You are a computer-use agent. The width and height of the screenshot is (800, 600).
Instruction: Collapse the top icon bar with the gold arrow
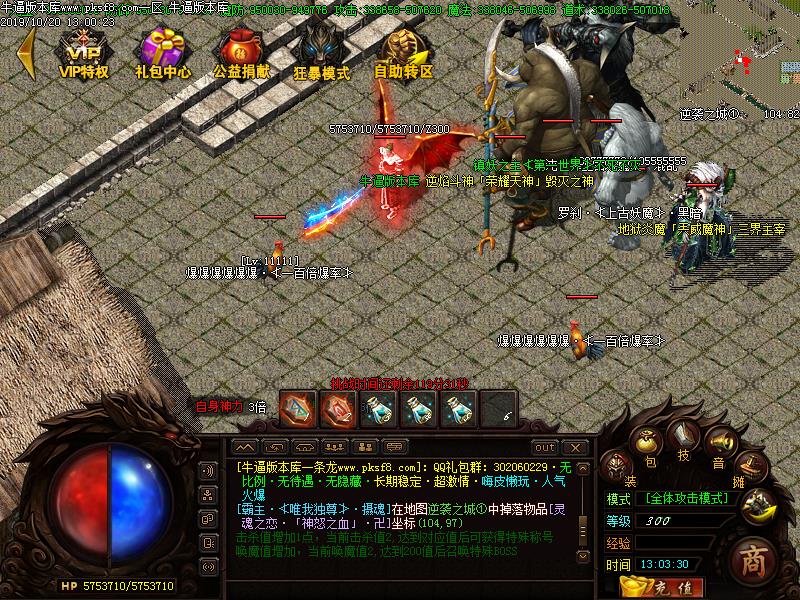[x=27, y=54]
